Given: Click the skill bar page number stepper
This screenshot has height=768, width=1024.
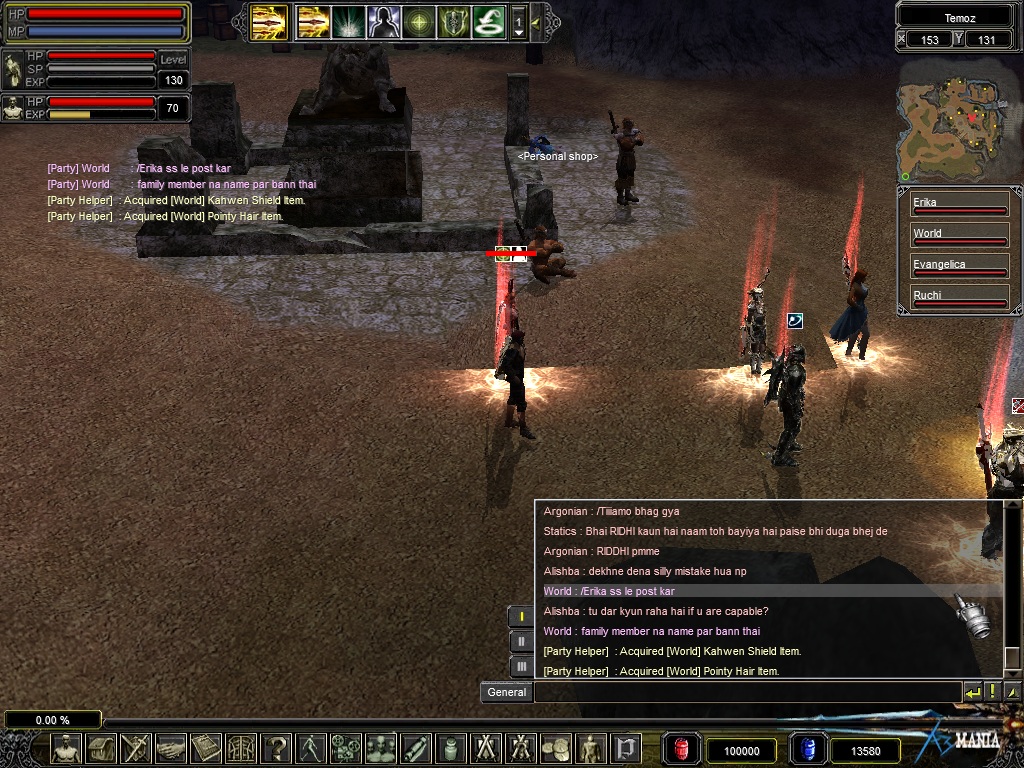Looking at the screenshot, I should [518, 22].
